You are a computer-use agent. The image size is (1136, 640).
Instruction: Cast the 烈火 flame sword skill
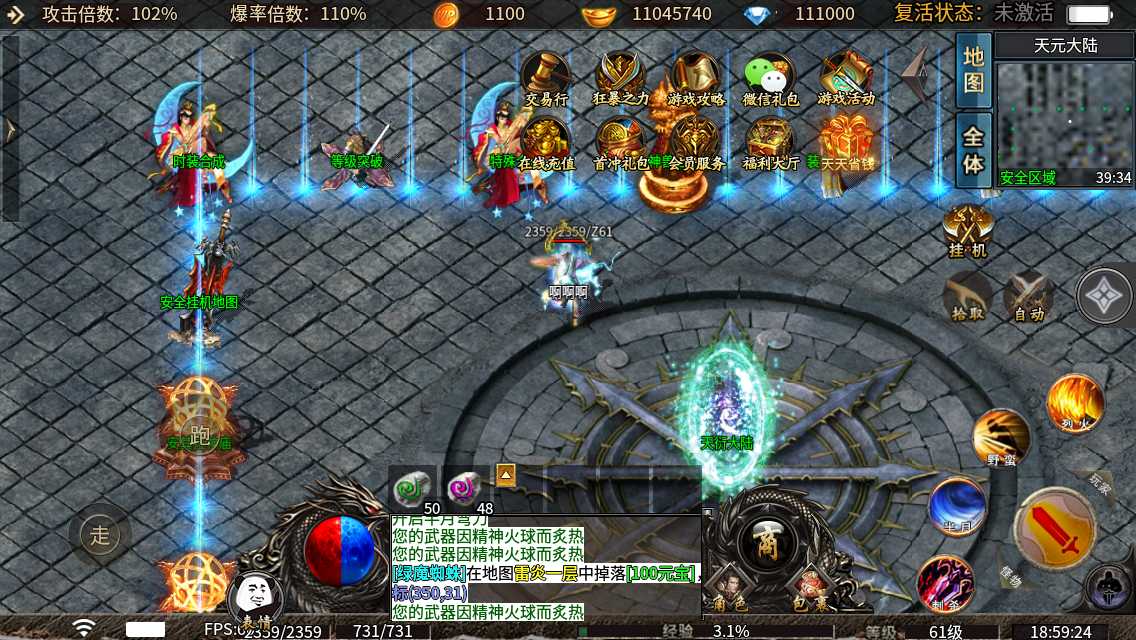[x=1075, y=402]
